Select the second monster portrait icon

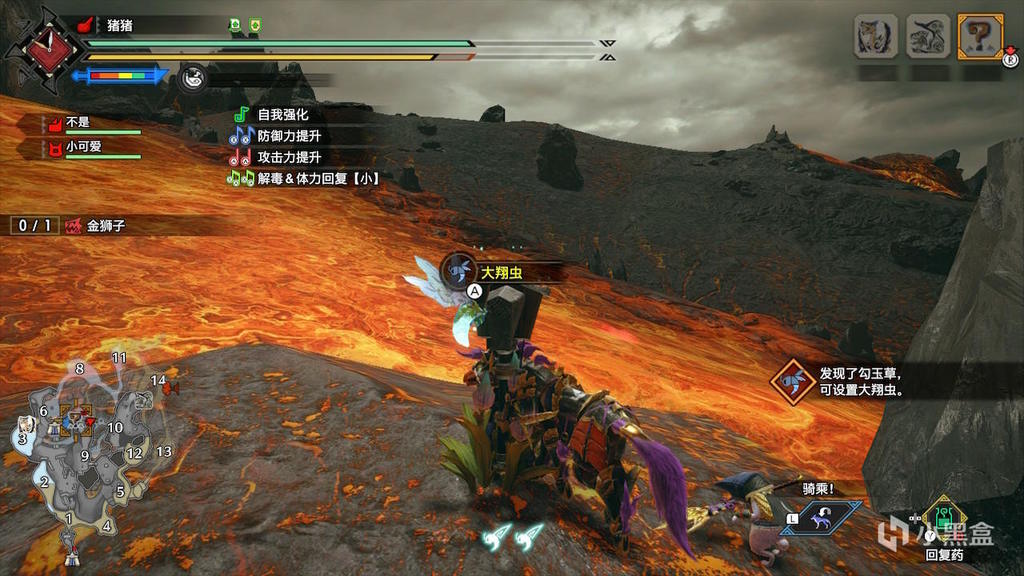click(x=928, y=37)
